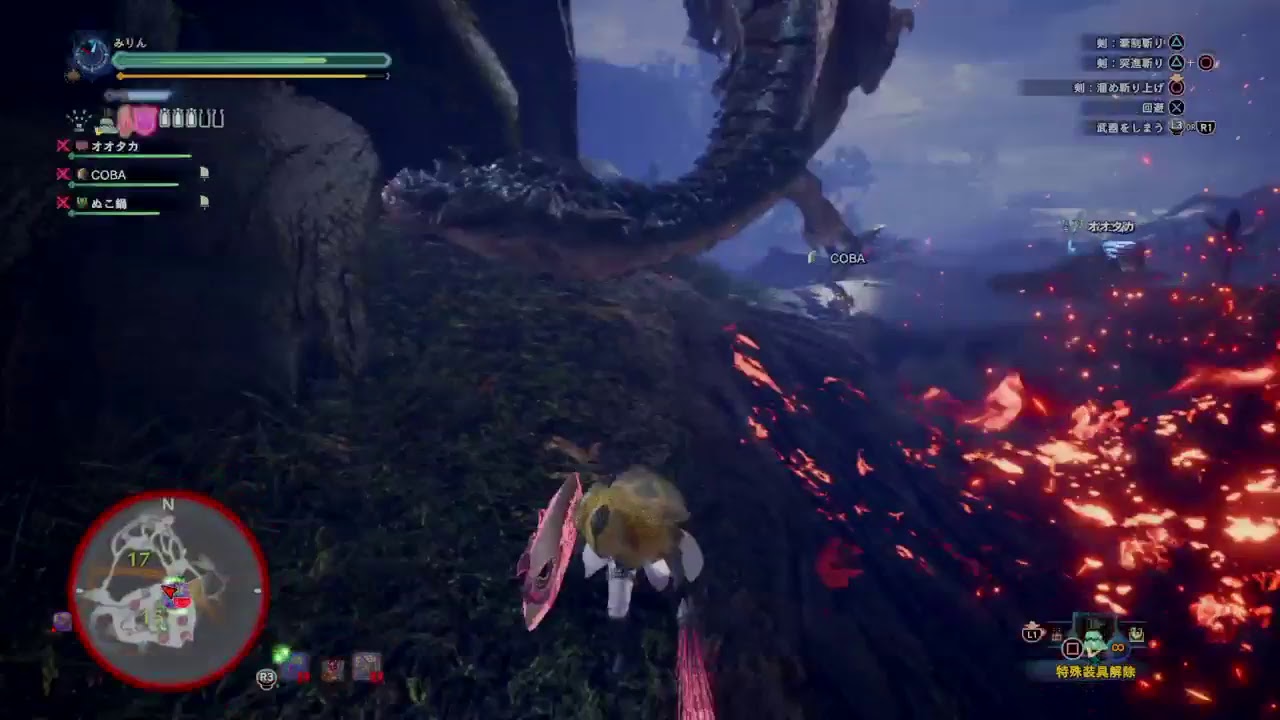Expand the note icon beside ぬこ鍋's entry
The height and width of the screenshot is (720, 1280).
[205, 202]
